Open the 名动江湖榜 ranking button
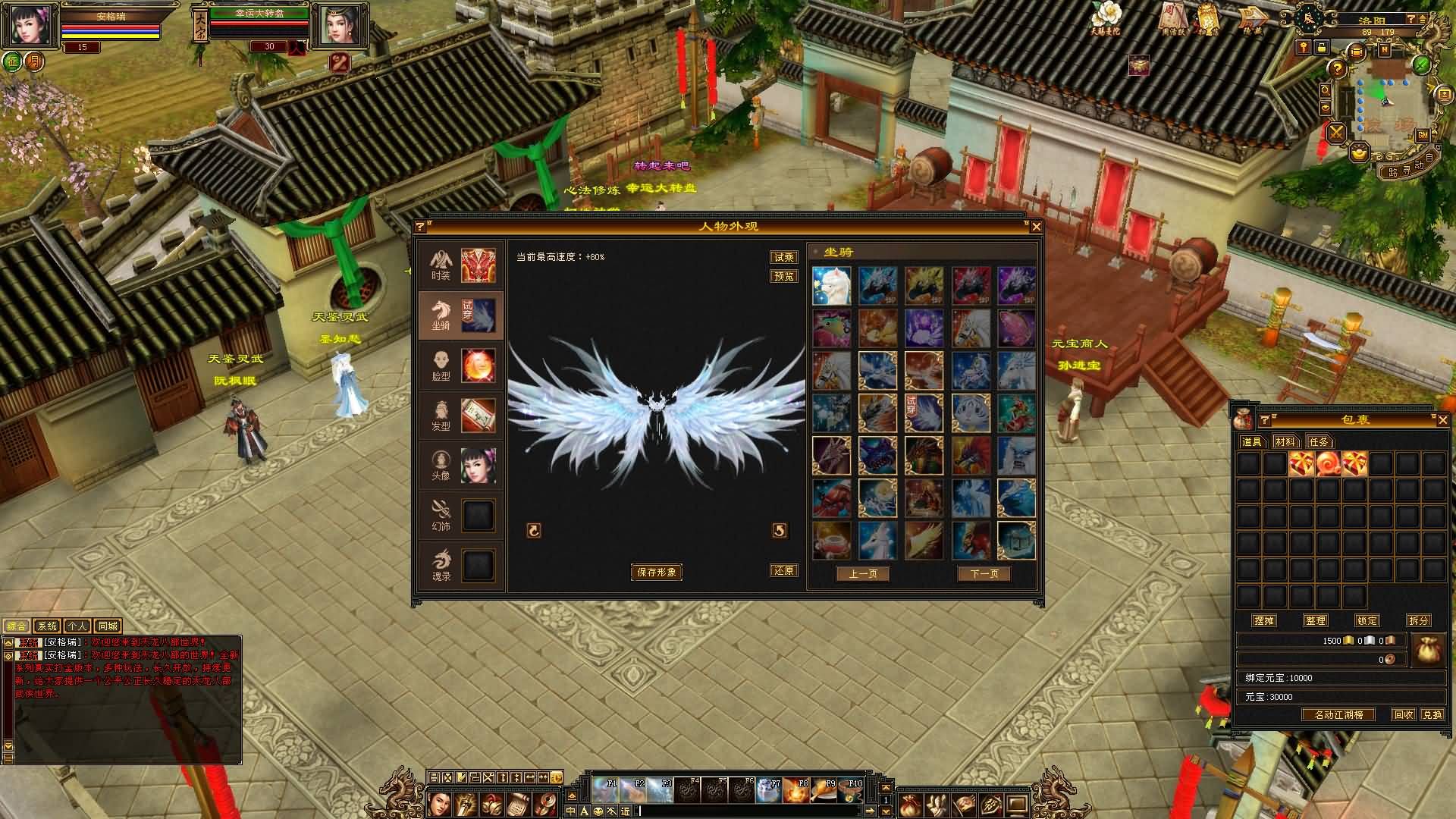Image resolution: width=1456 pixels, height=819 pixels. (x=1338, y=715)
